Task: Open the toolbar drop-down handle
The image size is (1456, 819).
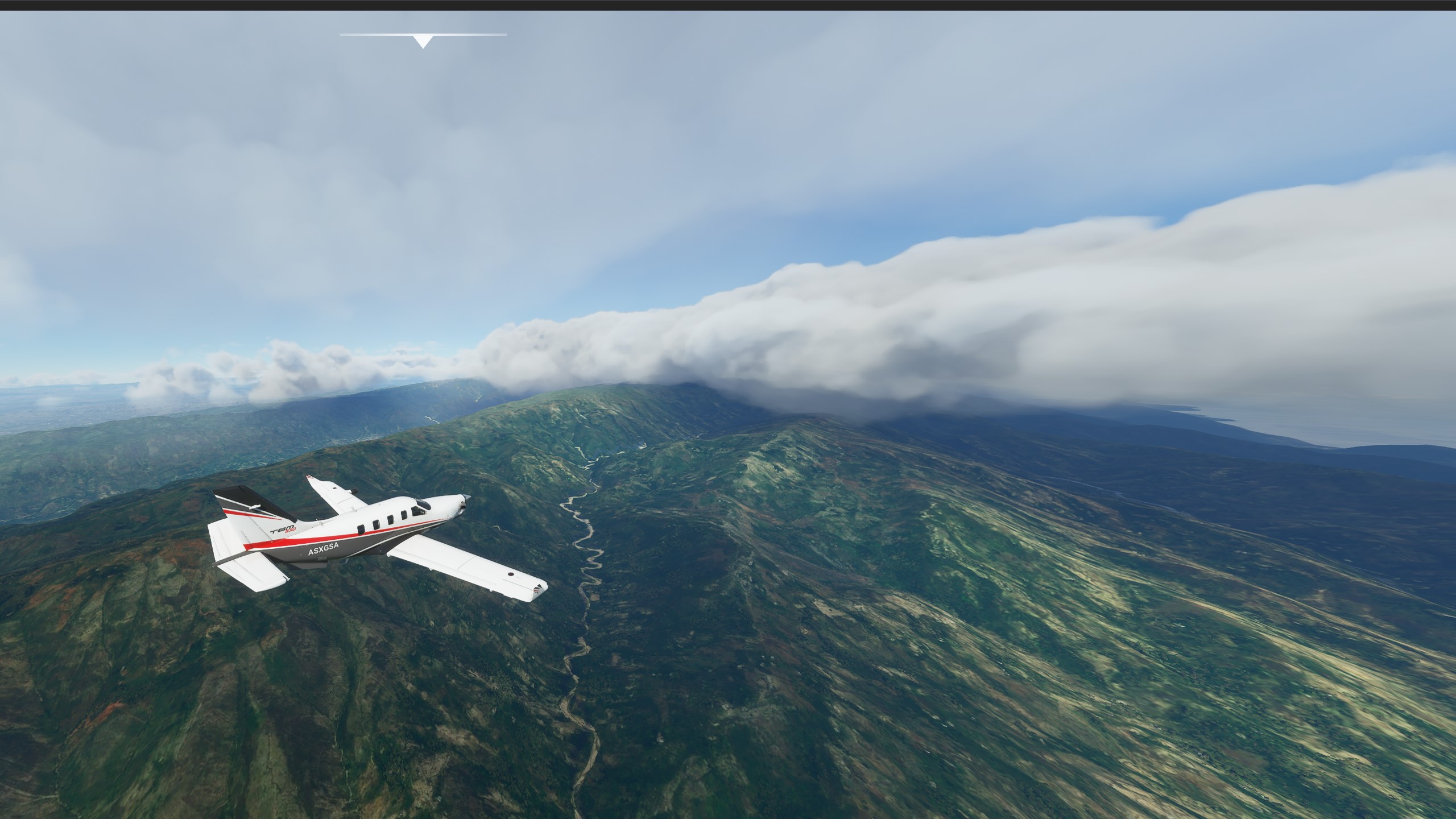Action: pos(423,40)
